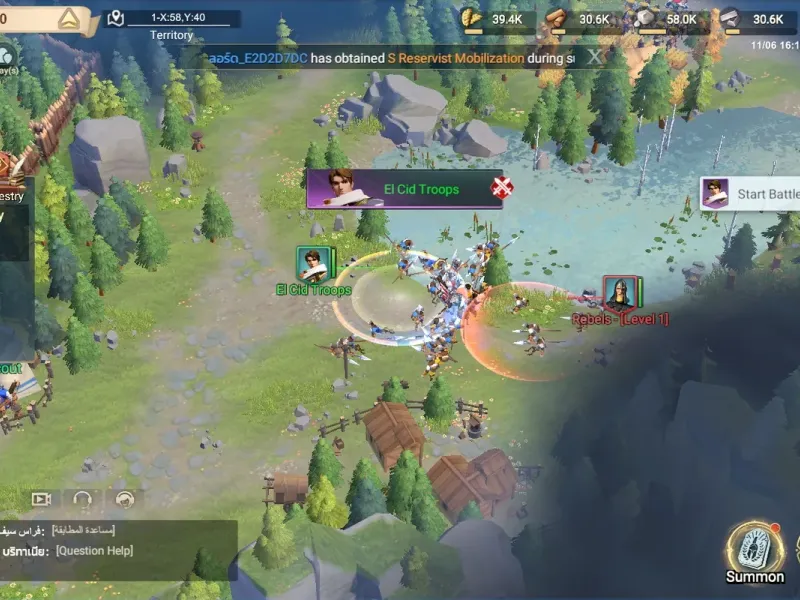Open the video camera recording icon
The height and width of the screenshot is (600, 800).
click(41, 498)
